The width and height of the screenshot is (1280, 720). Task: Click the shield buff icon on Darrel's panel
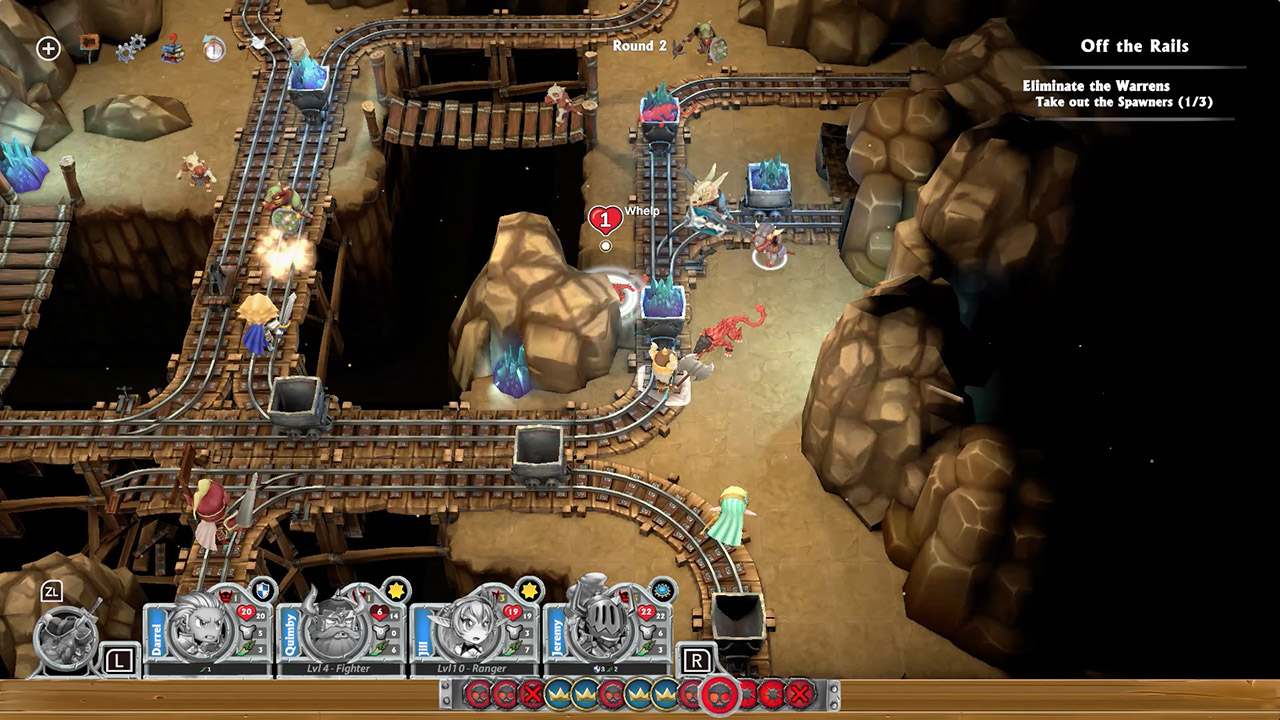pyautogui.click(x=262, y=590)
